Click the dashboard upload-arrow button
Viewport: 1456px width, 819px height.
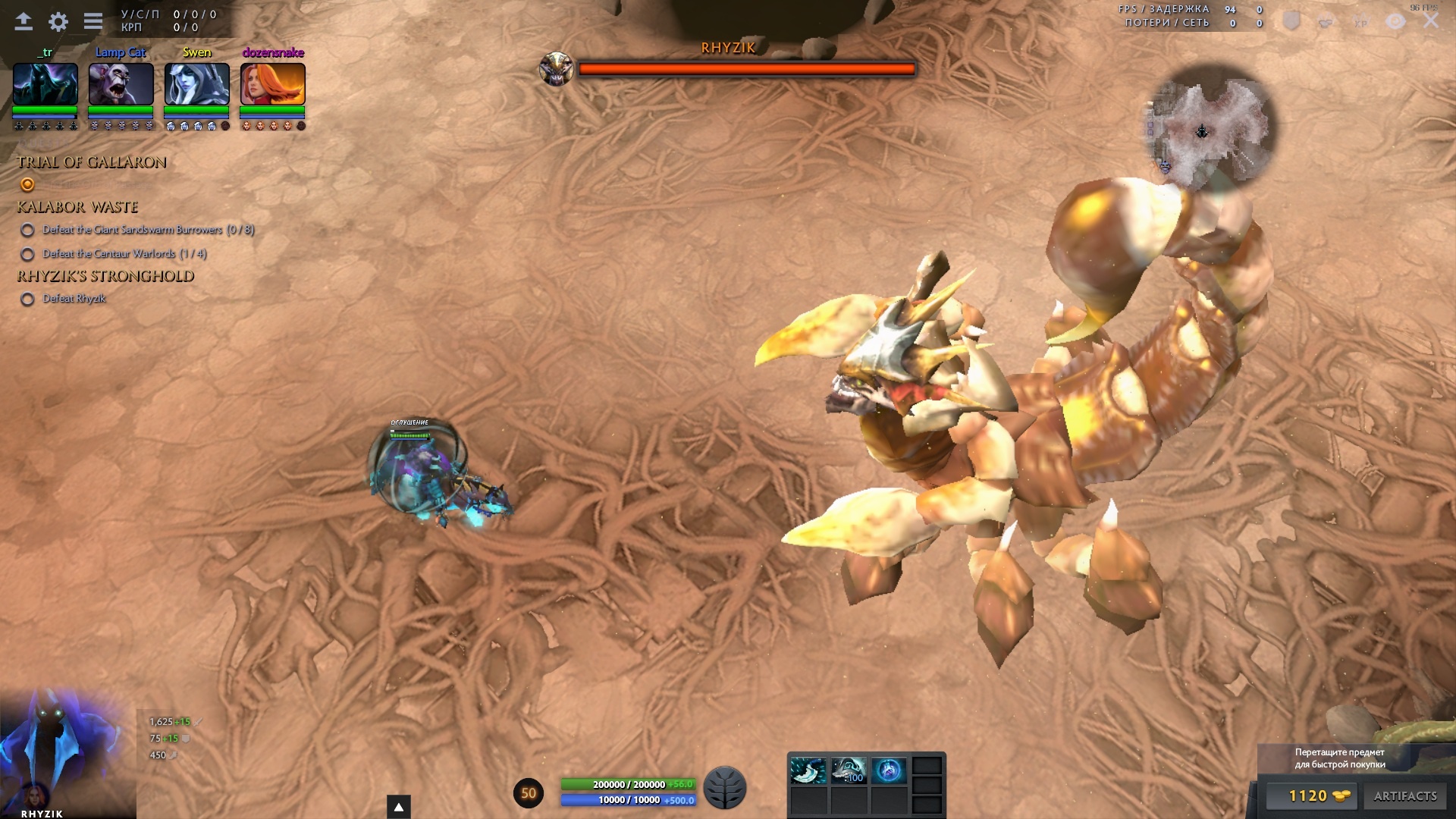coord(24,21)
